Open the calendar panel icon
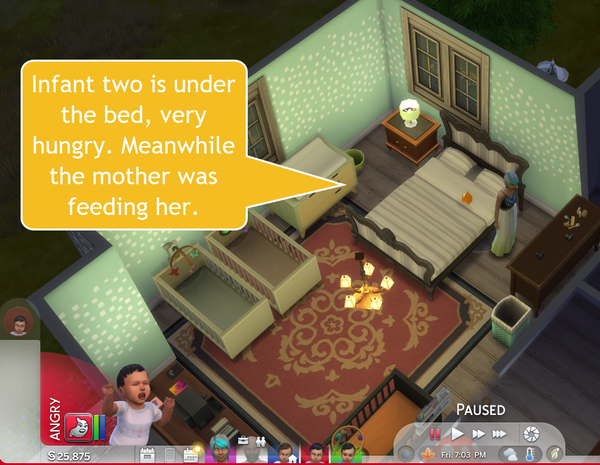The width and height of the screenshot is (600, 465). [147, 455]
